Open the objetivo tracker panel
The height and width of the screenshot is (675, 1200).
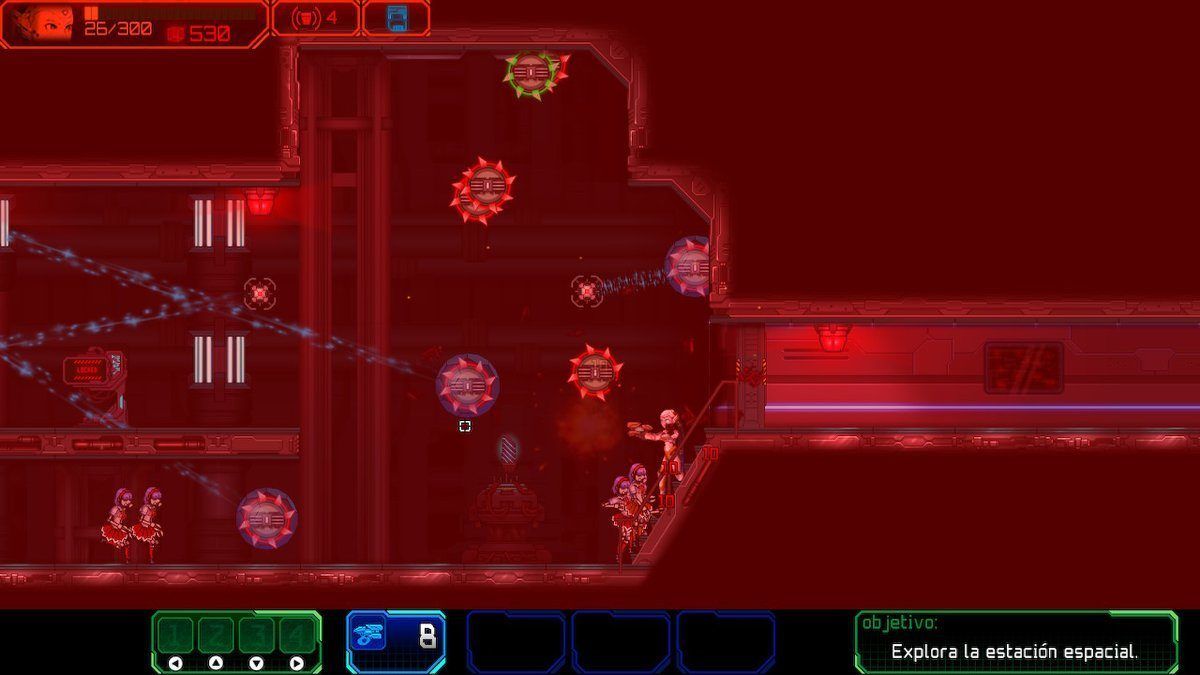[x=1015, y=641]
